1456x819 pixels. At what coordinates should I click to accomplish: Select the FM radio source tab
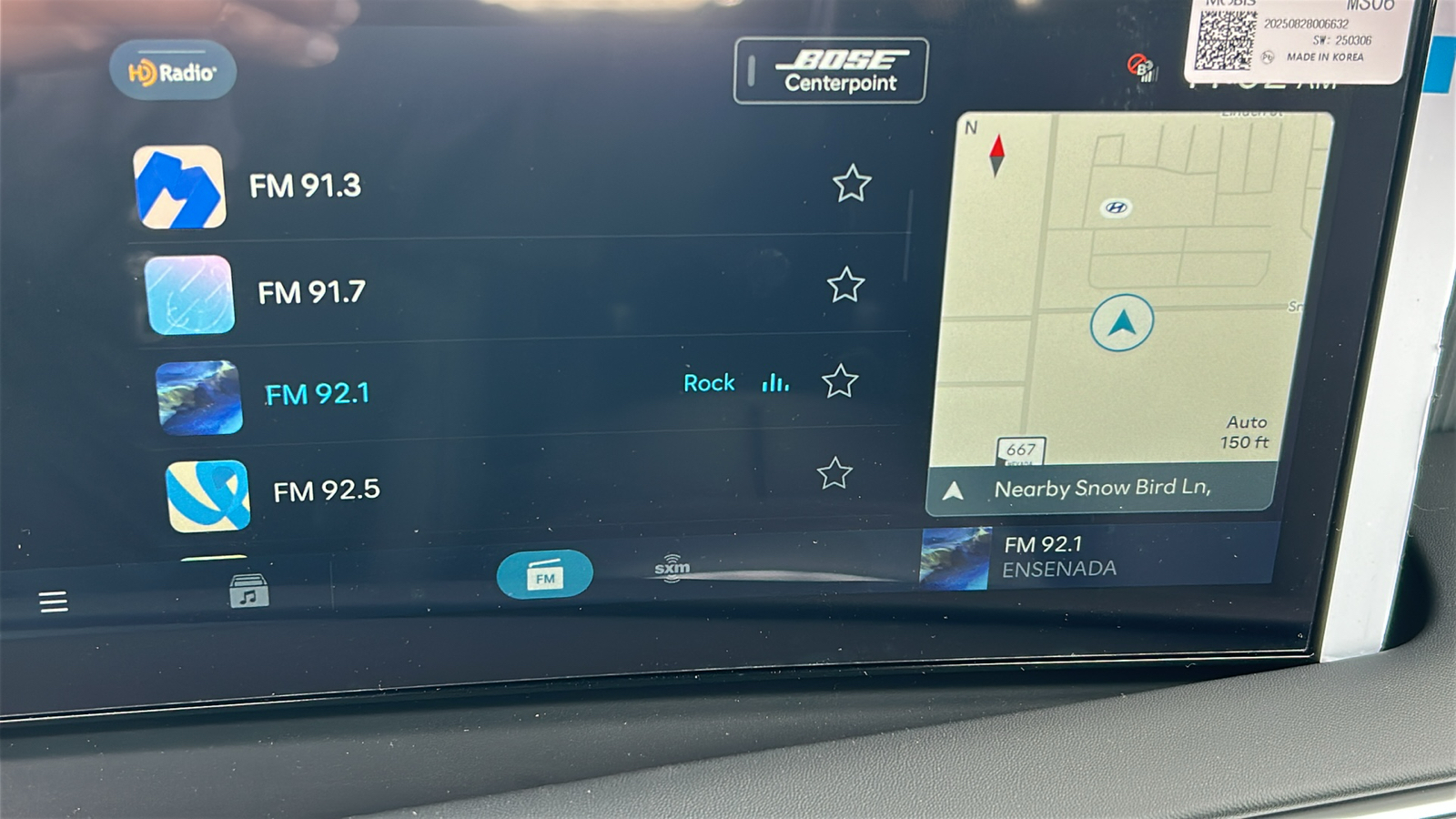click(544, 575)
